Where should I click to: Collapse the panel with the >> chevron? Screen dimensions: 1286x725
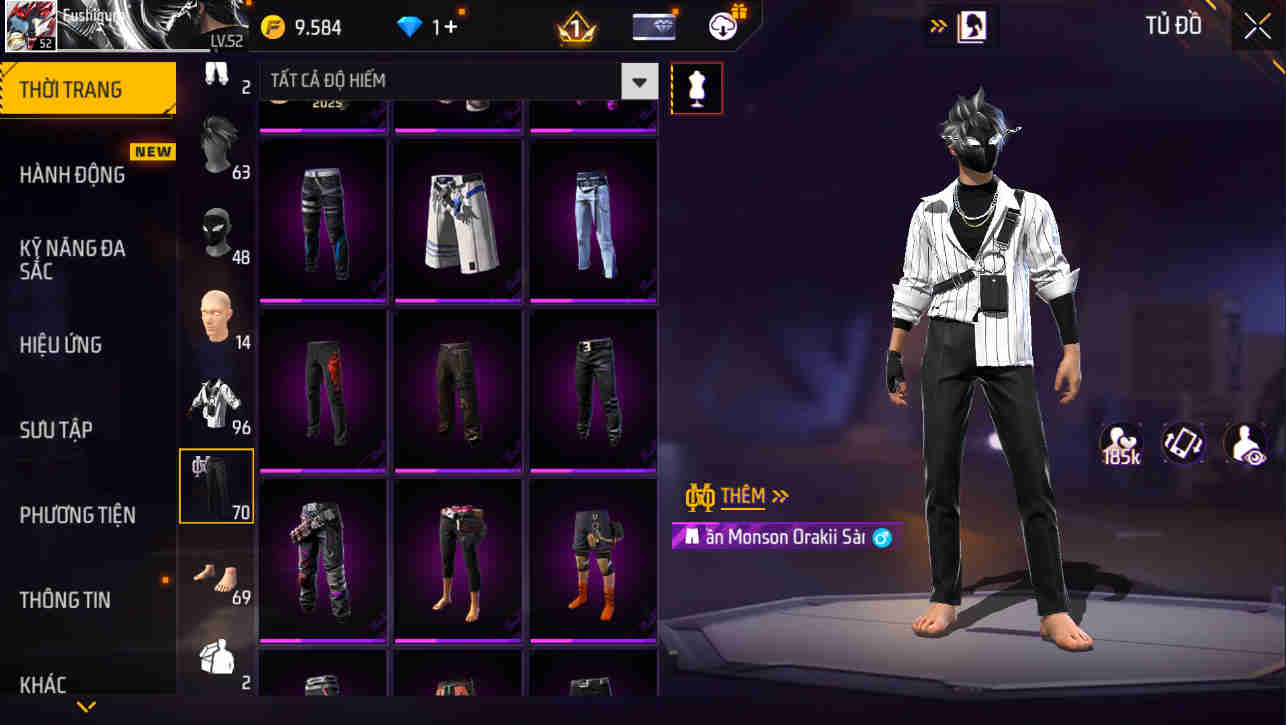click(x=938, y=26)
